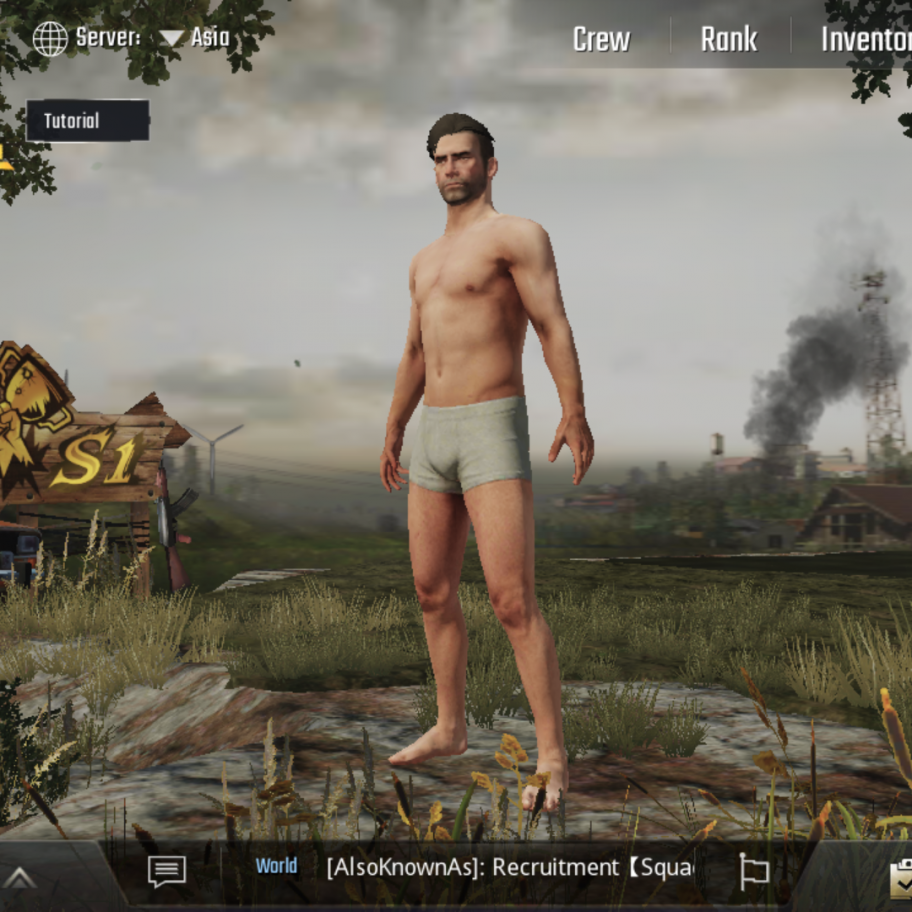View the Rank page
The height and width of the screenshot is (912, 912).
[728, 40]
